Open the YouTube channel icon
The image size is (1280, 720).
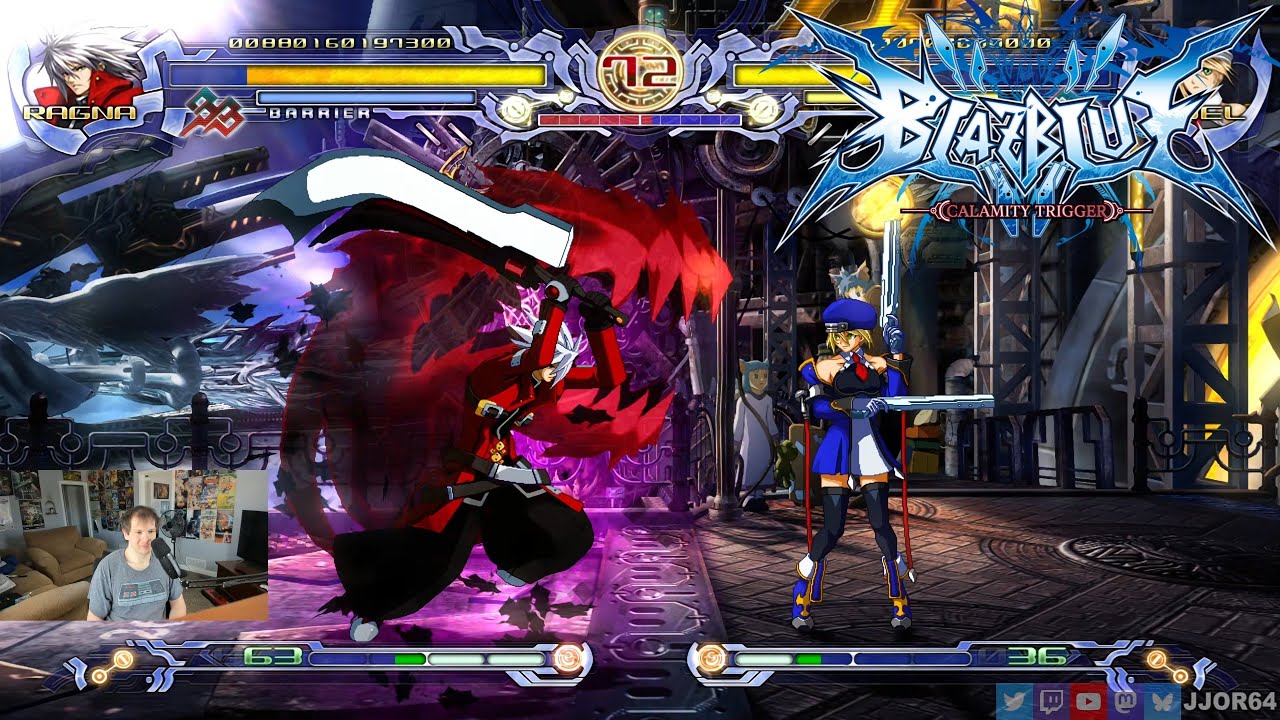[x=1089, y=703]
